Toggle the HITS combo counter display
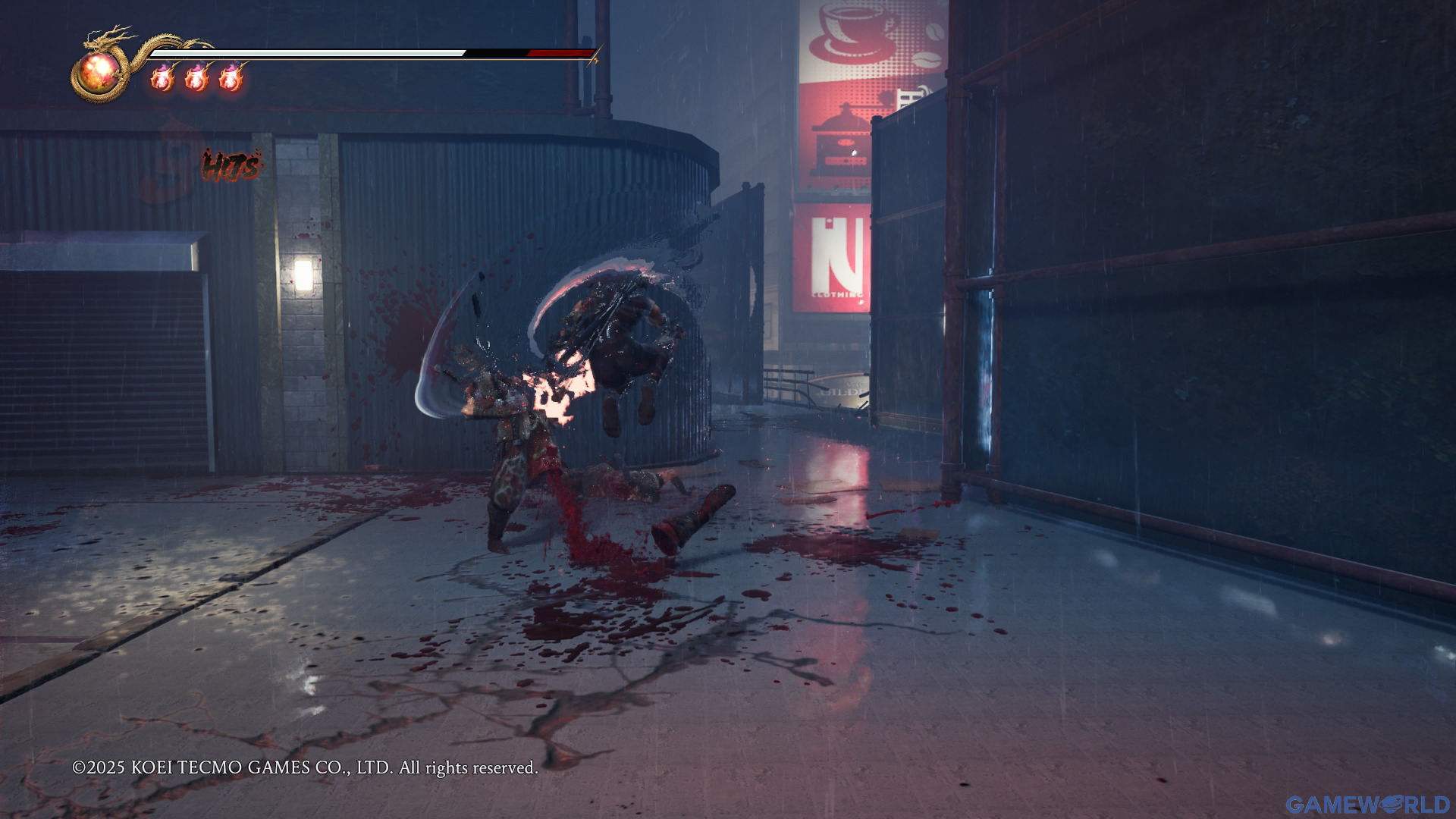The image size is (1456, 819). pyautogui.click(x=230, y=165)
